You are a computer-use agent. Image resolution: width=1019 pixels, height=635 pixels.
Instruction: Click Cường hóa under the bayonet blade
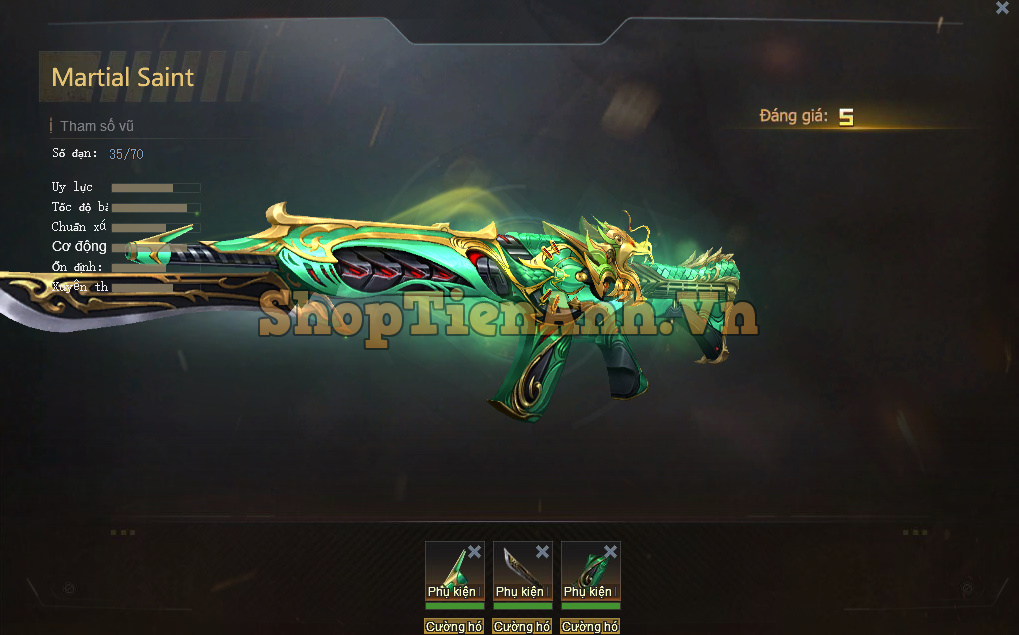coord(522,627)
